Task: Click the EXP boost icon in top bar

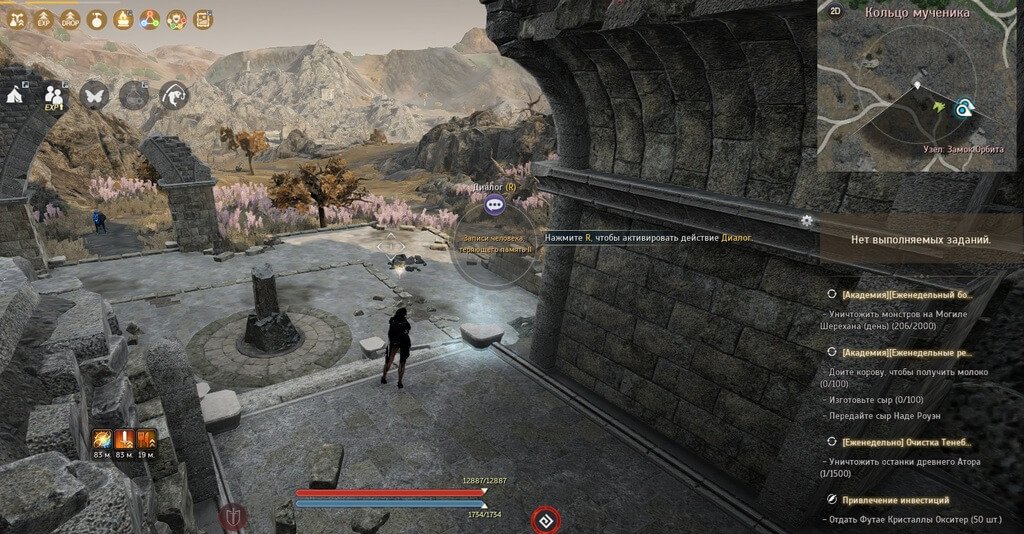Action: [x=43, y=18]
